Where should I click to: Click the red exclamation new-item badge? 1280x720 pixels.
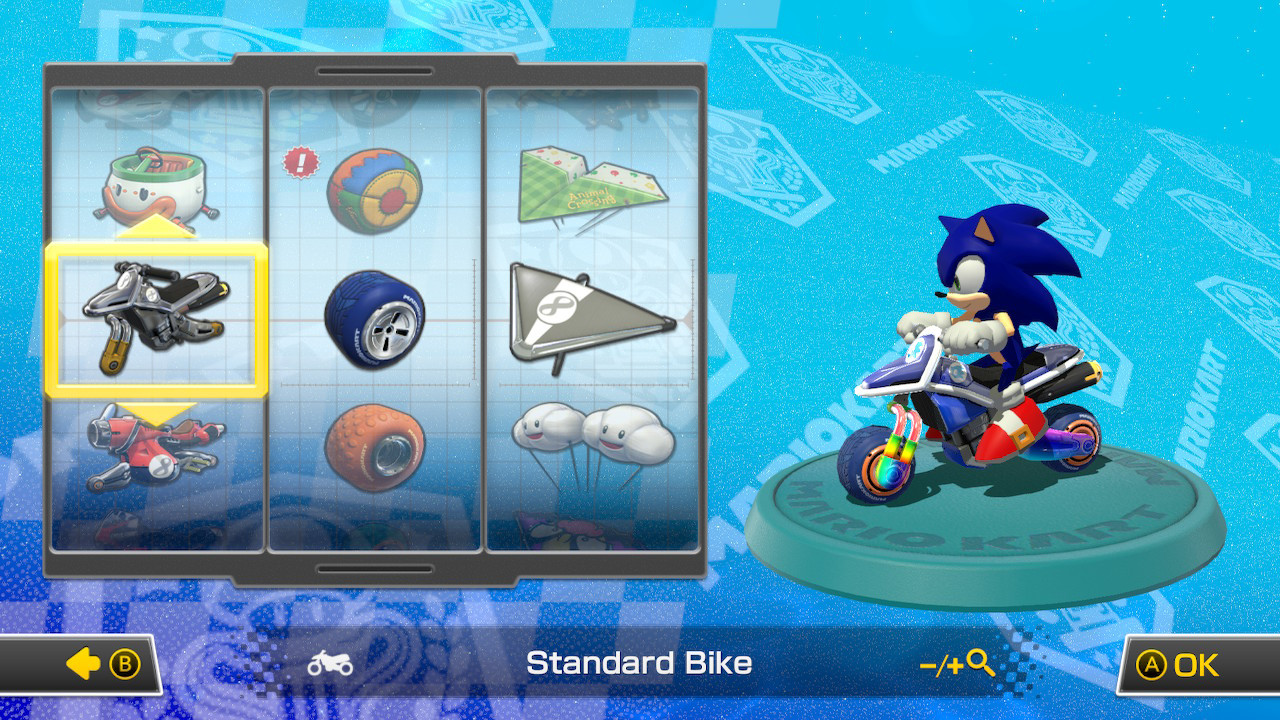(x=299, y=160)
